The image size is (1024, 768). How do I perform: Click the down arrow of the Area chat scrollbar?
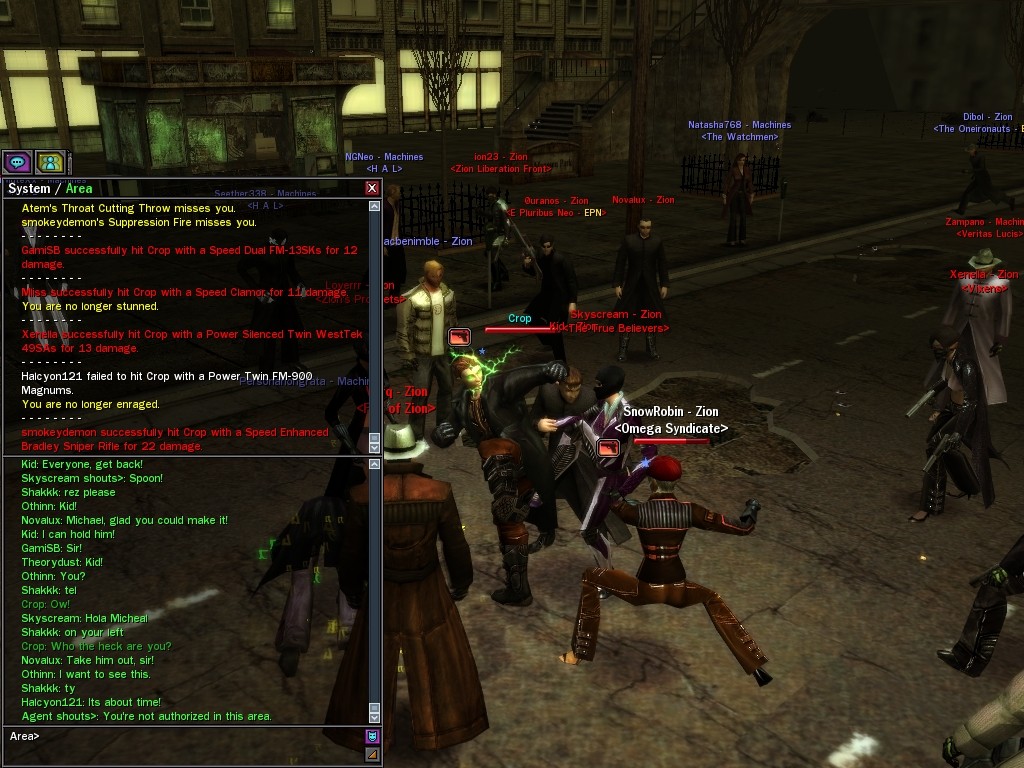coord(375,716)
